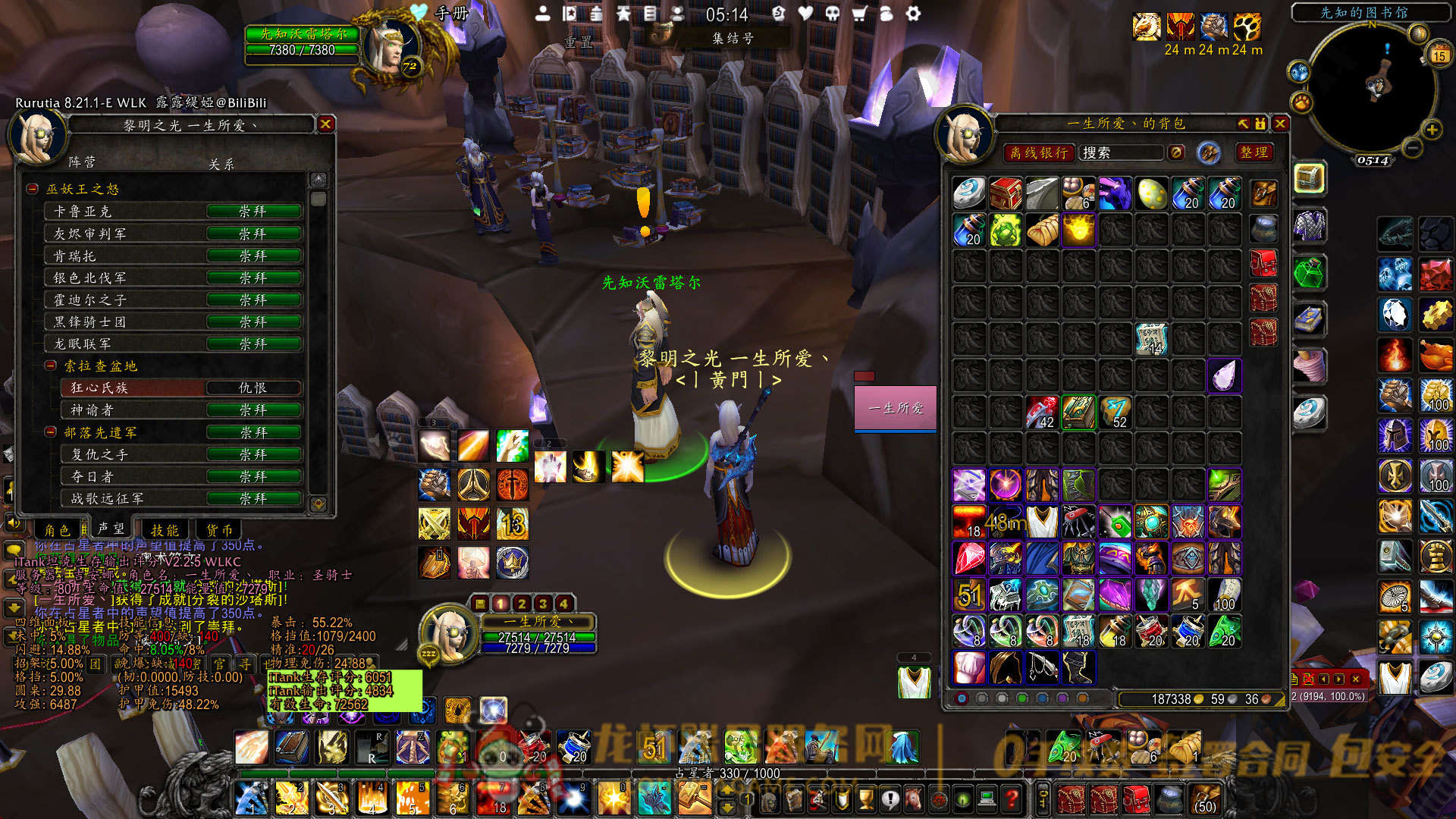Zoom out on the minimap
1456x819 pixels.
pos(1410,148)
